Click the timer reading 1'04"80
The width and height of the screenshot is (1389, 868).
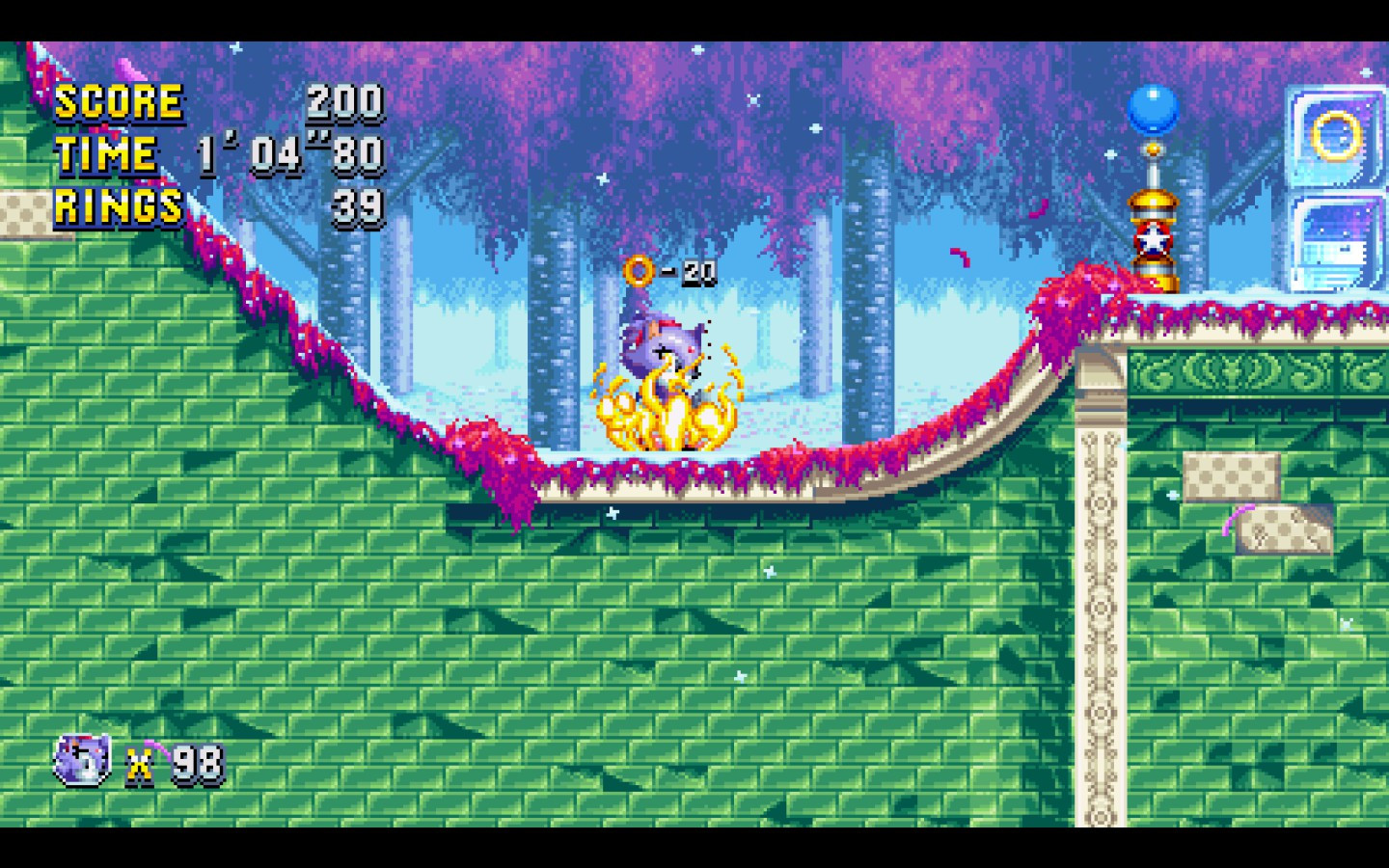(289, 153)
